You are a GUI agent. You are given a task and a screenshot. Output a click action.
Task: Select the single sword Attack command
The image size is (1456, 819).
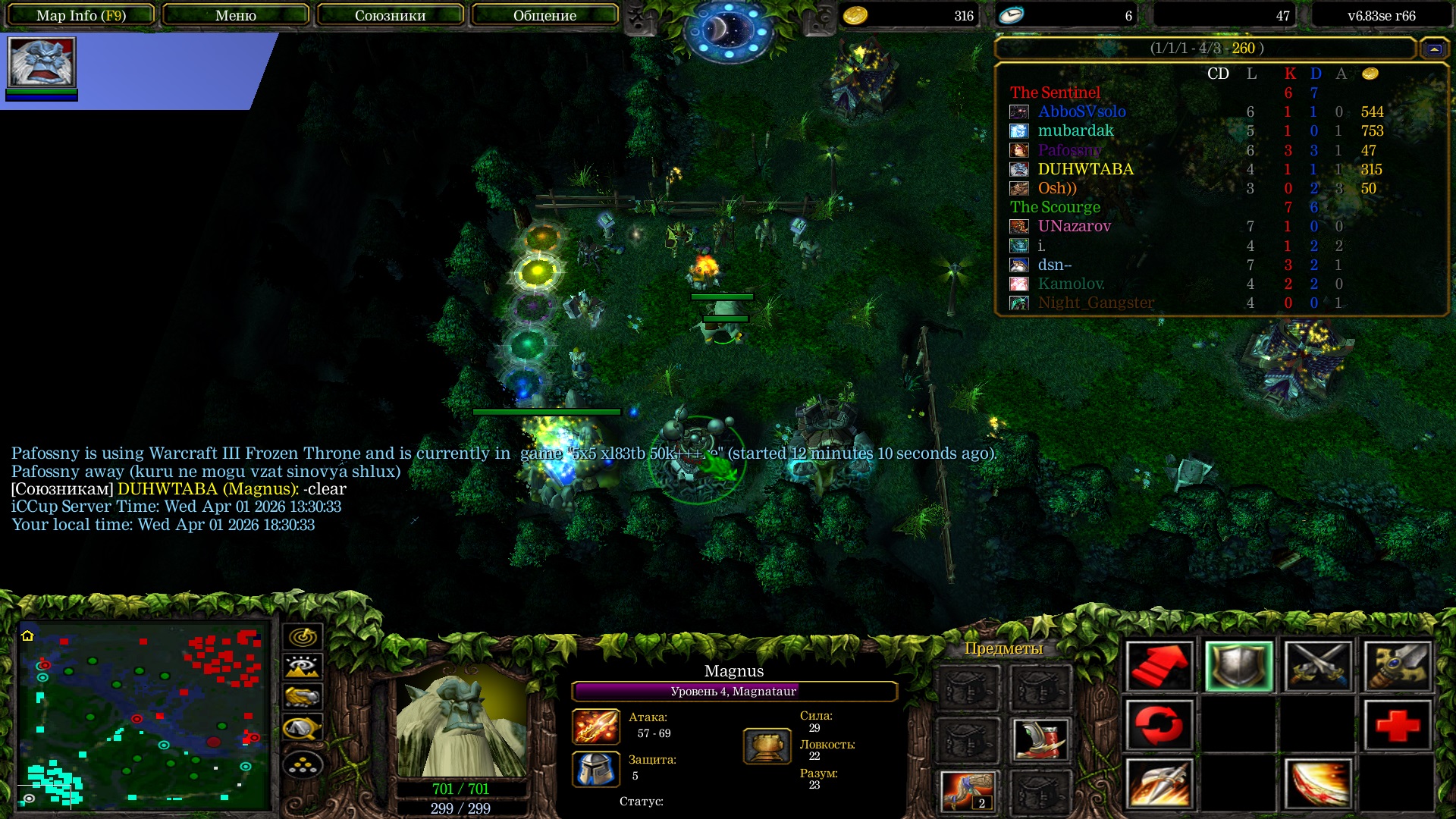(1397, 667)
